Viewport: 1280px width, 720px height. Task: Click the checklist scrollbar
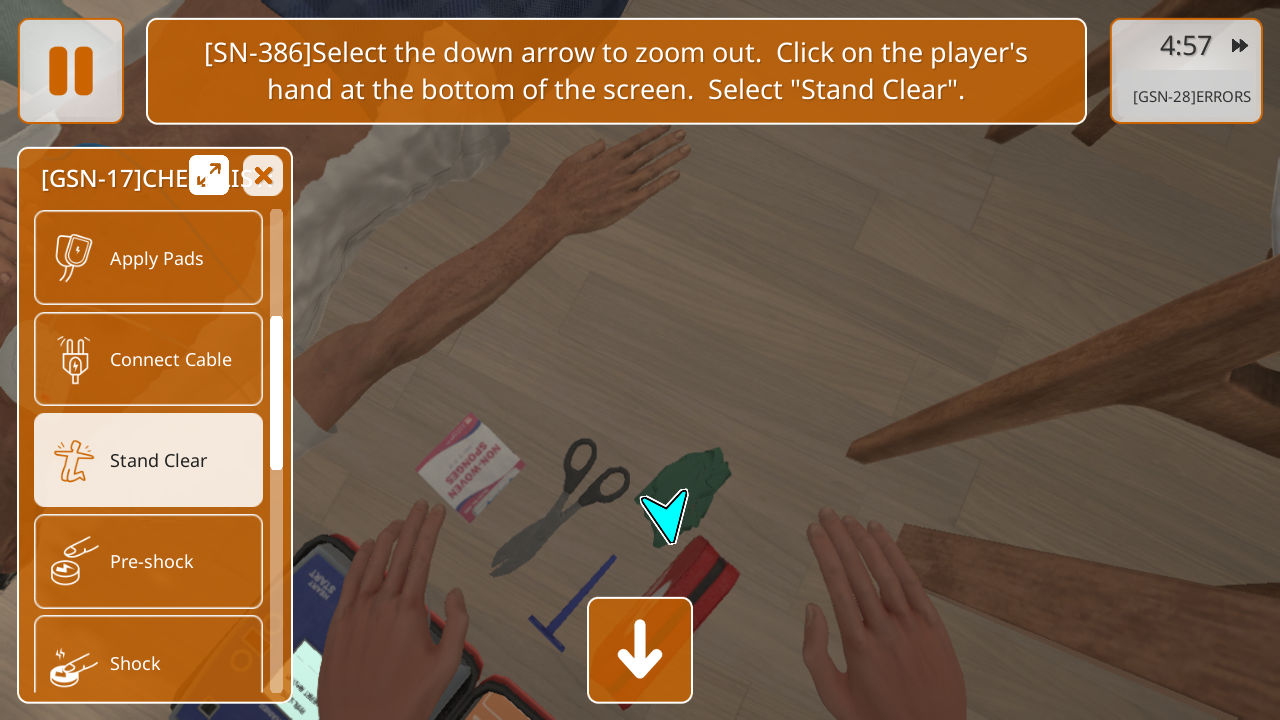[277, 392]
